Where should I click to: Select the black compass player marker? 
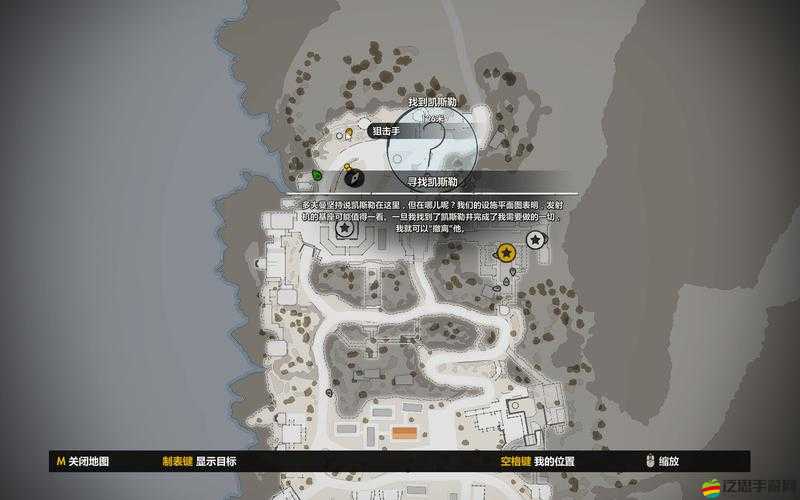point(353,178)
